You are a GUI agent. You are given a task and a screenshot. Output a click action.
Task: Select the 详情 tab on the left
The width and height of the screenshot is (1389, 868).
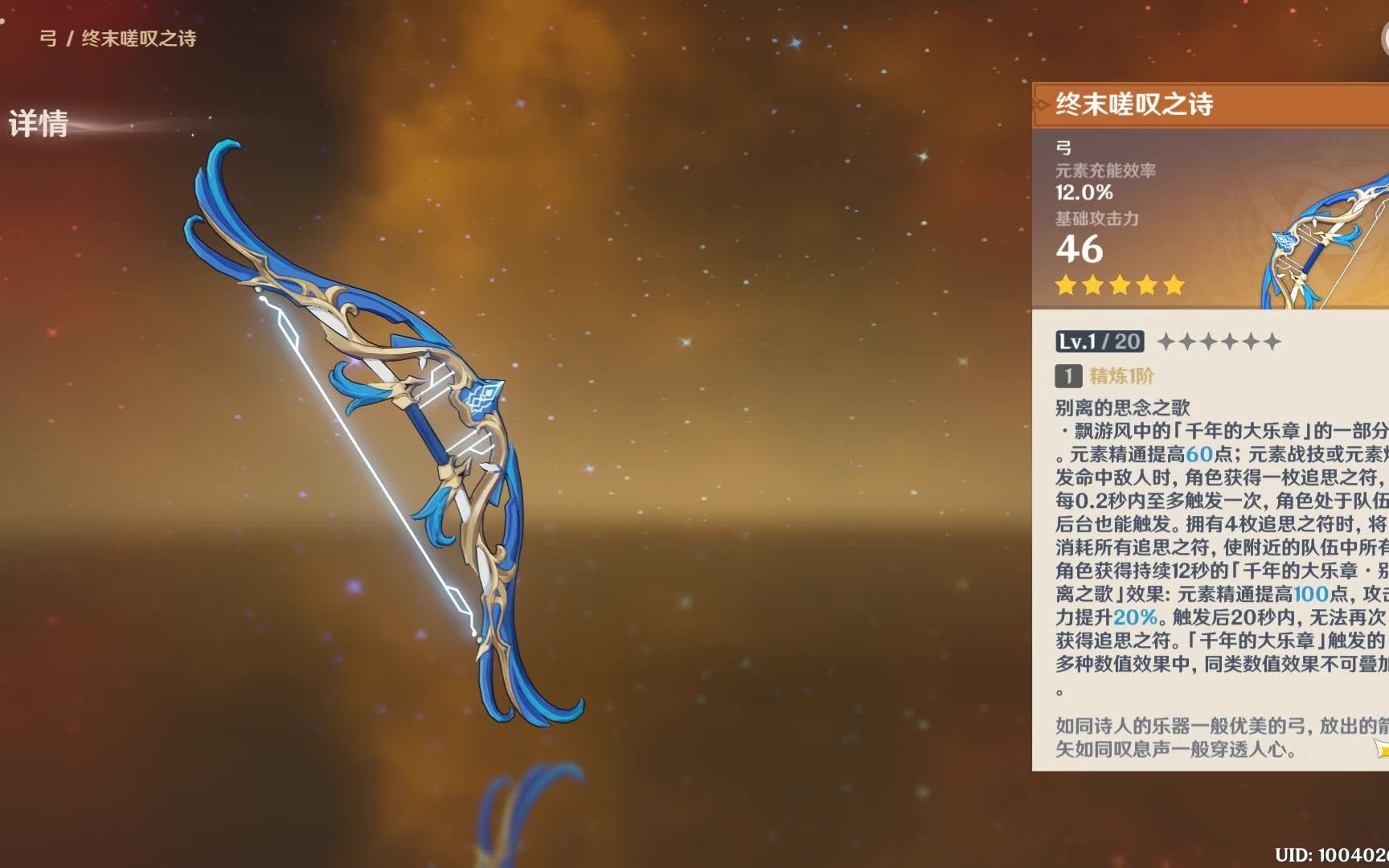tap(39, 125)
